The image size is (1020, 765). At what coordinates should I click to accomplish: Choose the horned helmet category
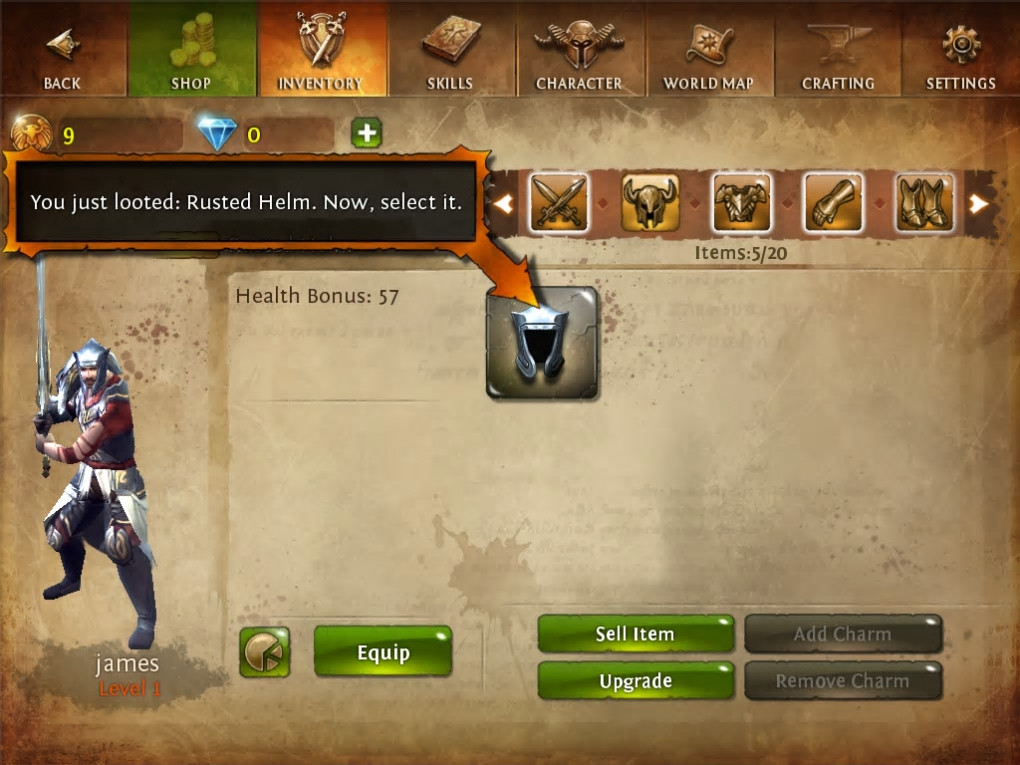tap(650, 203)
